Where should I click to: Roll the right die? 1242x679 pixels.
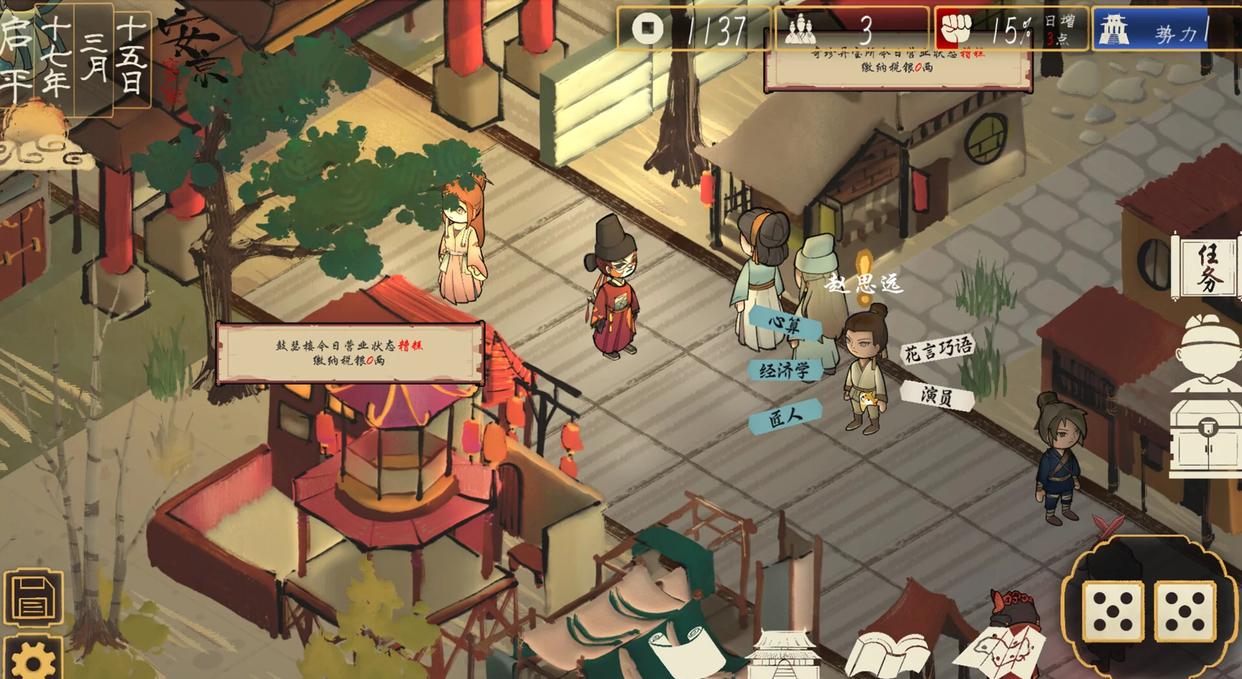1185,610
